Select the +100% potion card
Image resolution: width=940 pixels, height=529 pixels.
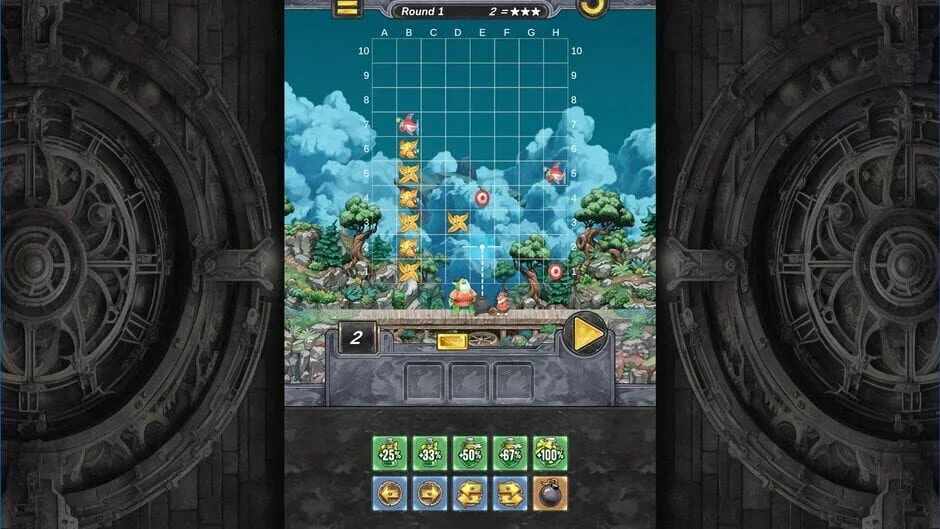(x=550, y=452)
